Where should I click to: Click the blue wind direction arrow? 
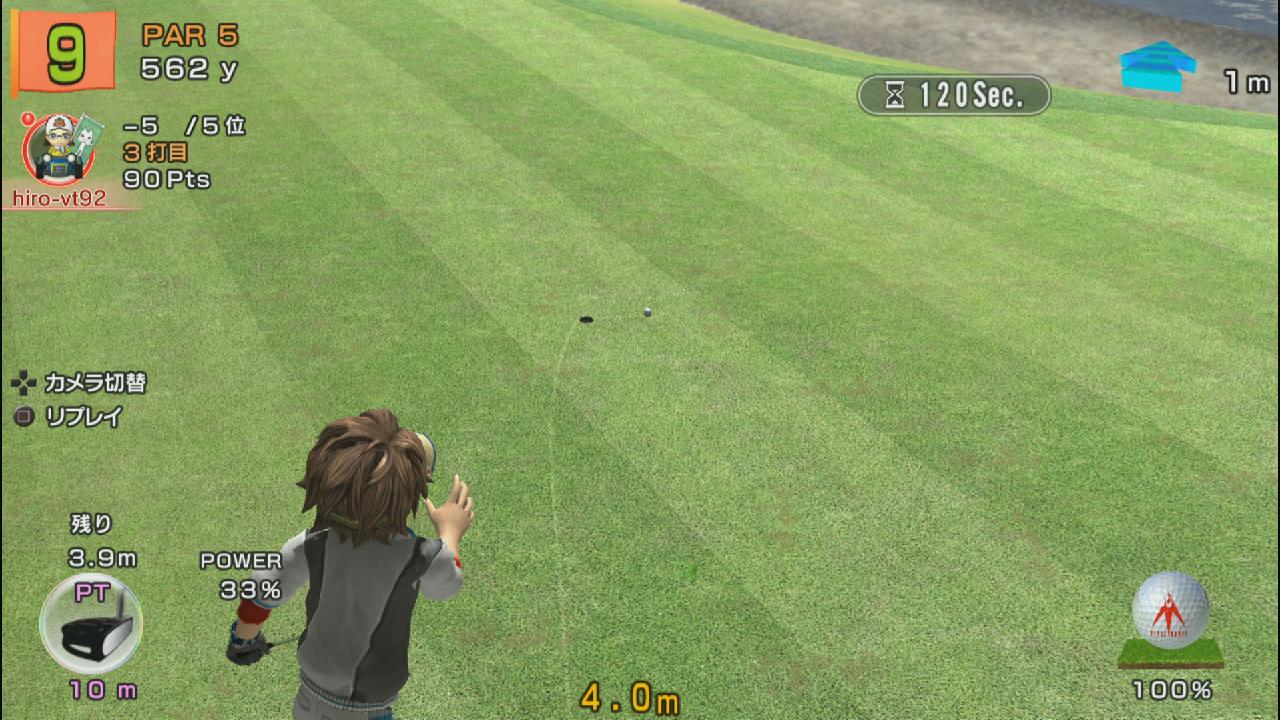1158,66
